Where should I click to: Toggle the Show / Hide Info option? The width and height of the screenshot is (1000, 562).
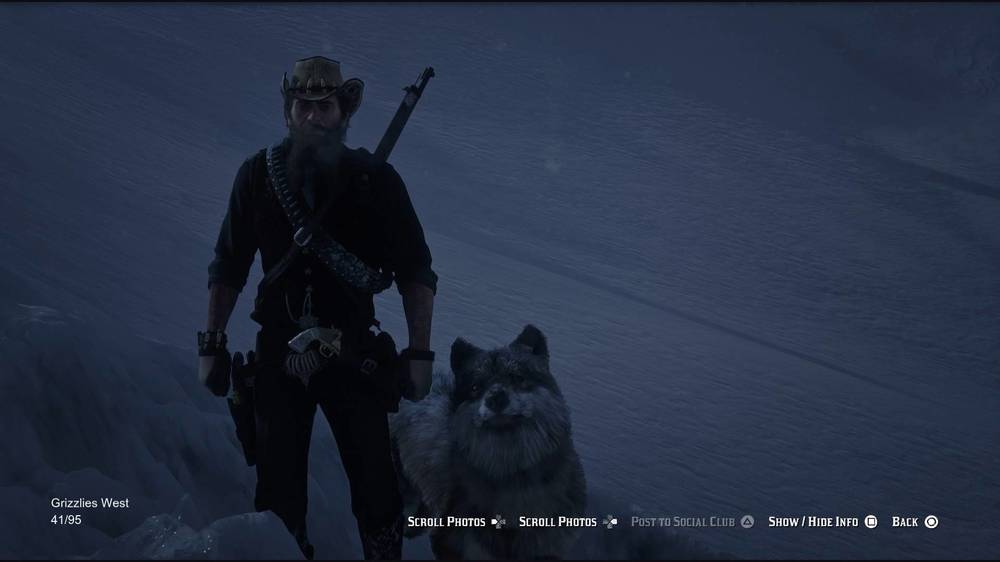[822, 522]
